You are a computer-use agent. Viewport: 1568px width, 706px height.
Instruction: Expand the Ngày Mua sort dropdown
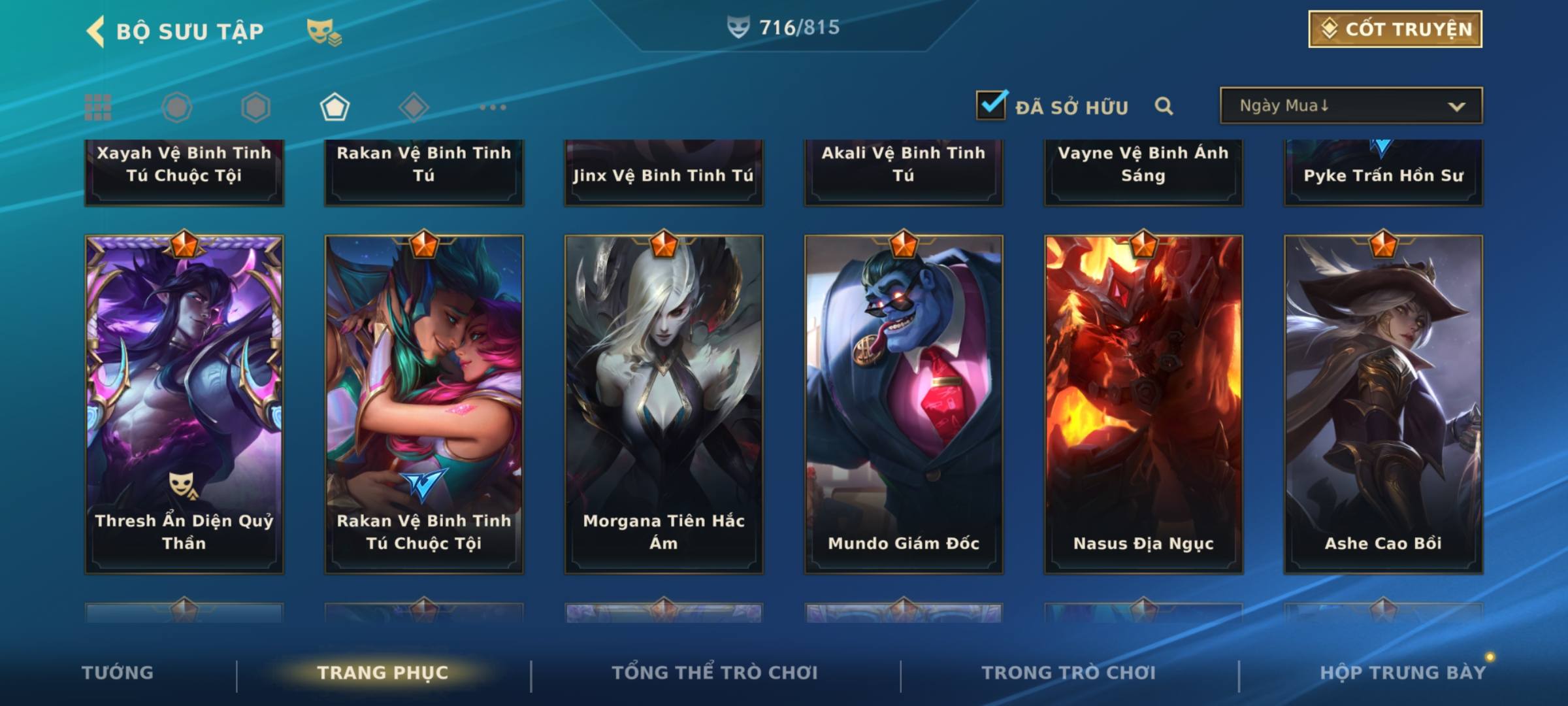pyautogui.click(x=1350, y=106)
